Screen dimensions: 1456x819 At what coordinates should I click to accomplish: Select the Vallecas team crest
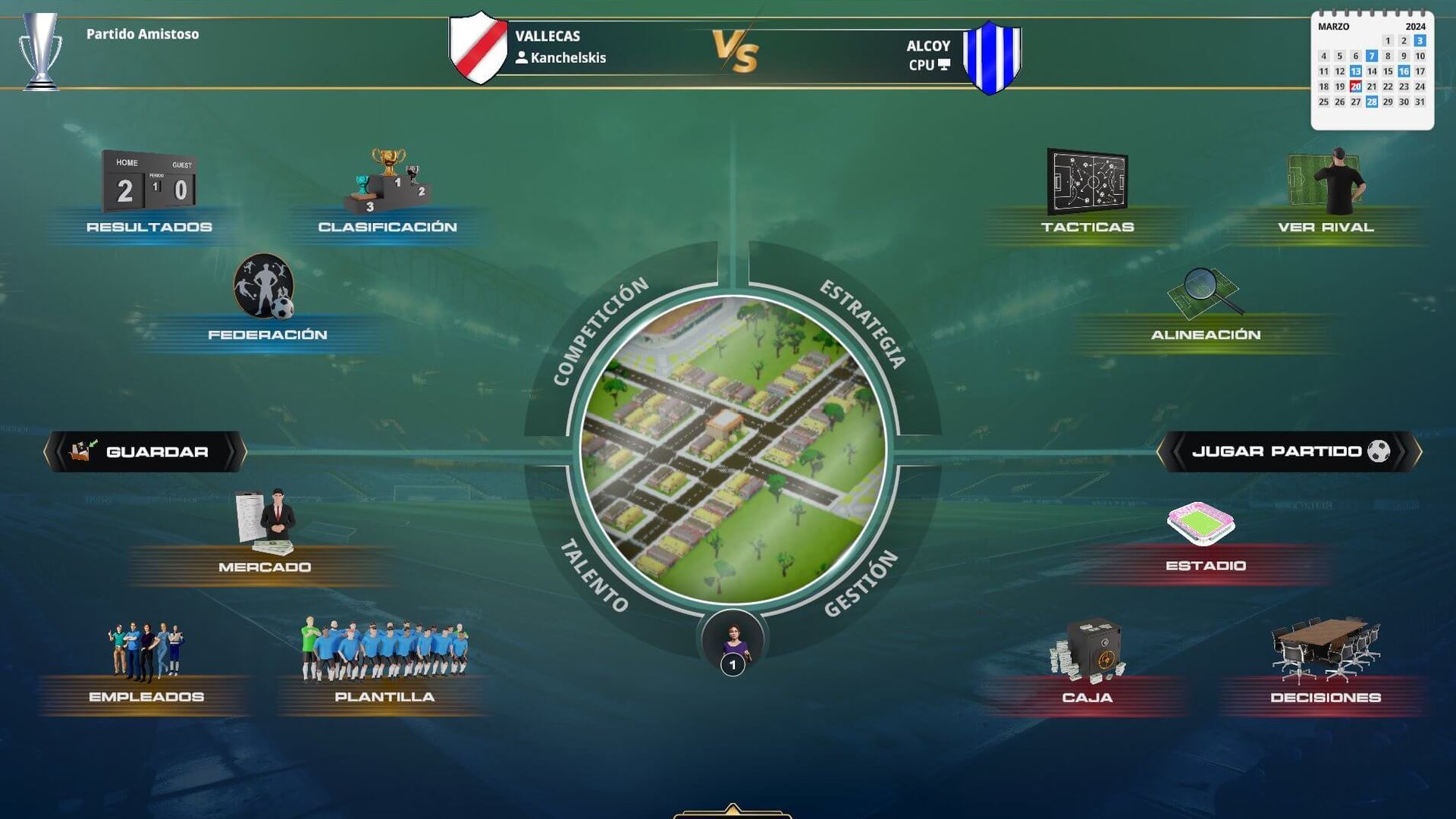tap(478, 47)
